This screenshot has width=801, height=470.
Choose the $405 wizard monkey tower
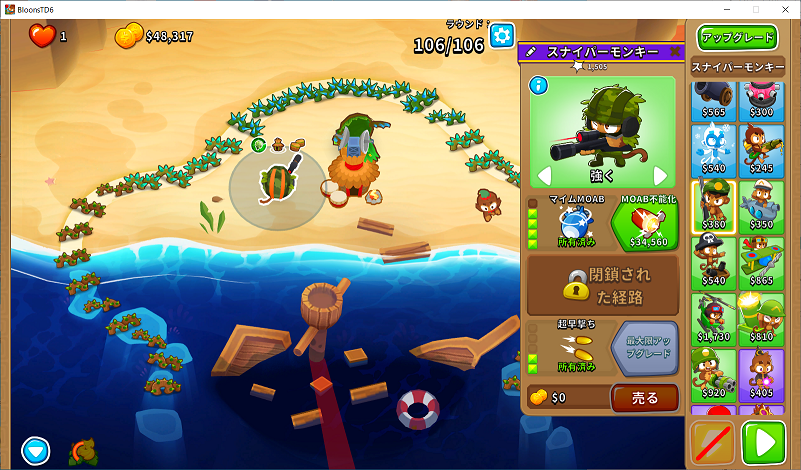coord(762,375)
